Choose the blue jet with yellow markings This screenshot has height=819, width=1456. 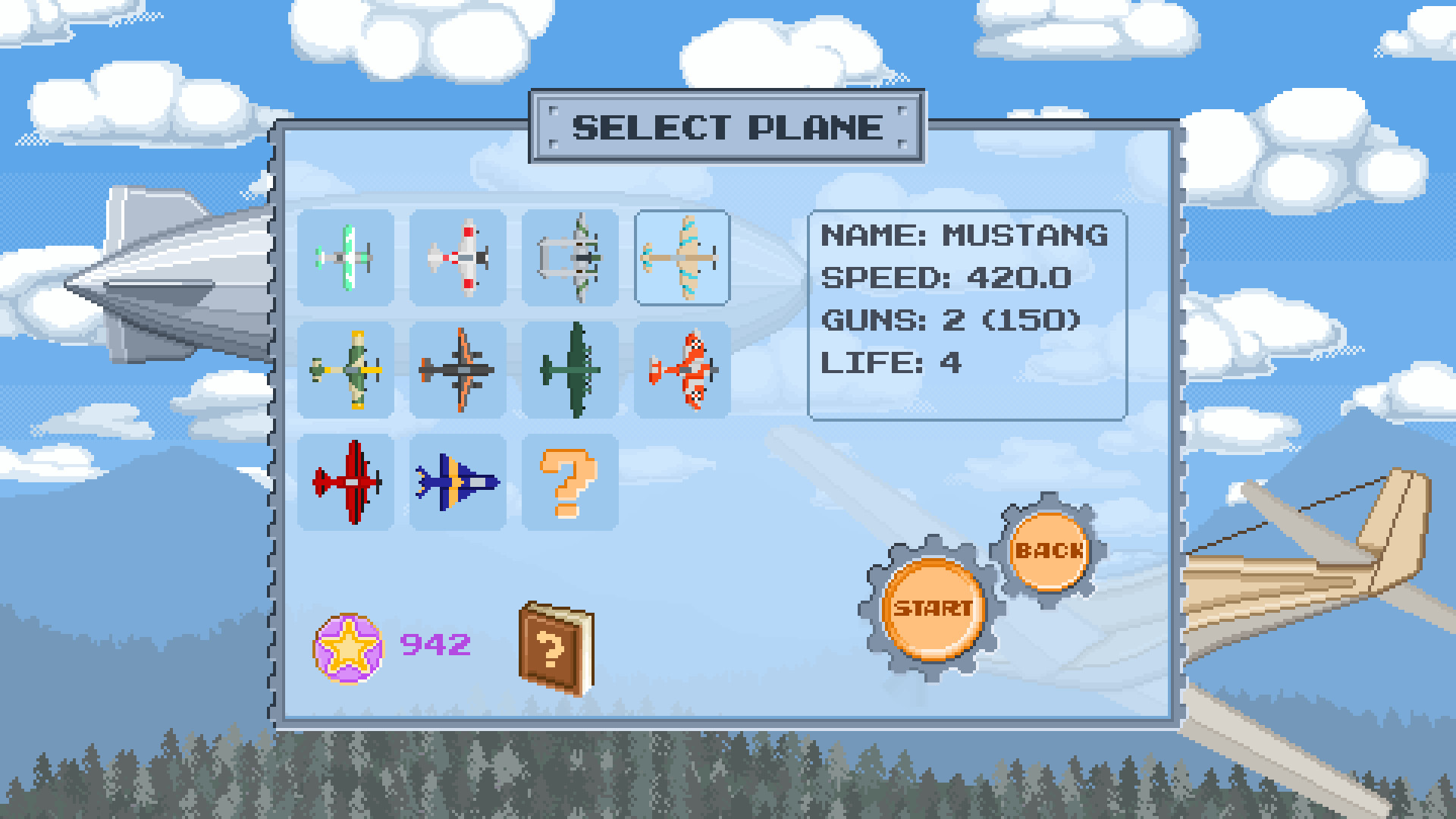[x=458, y=483]
